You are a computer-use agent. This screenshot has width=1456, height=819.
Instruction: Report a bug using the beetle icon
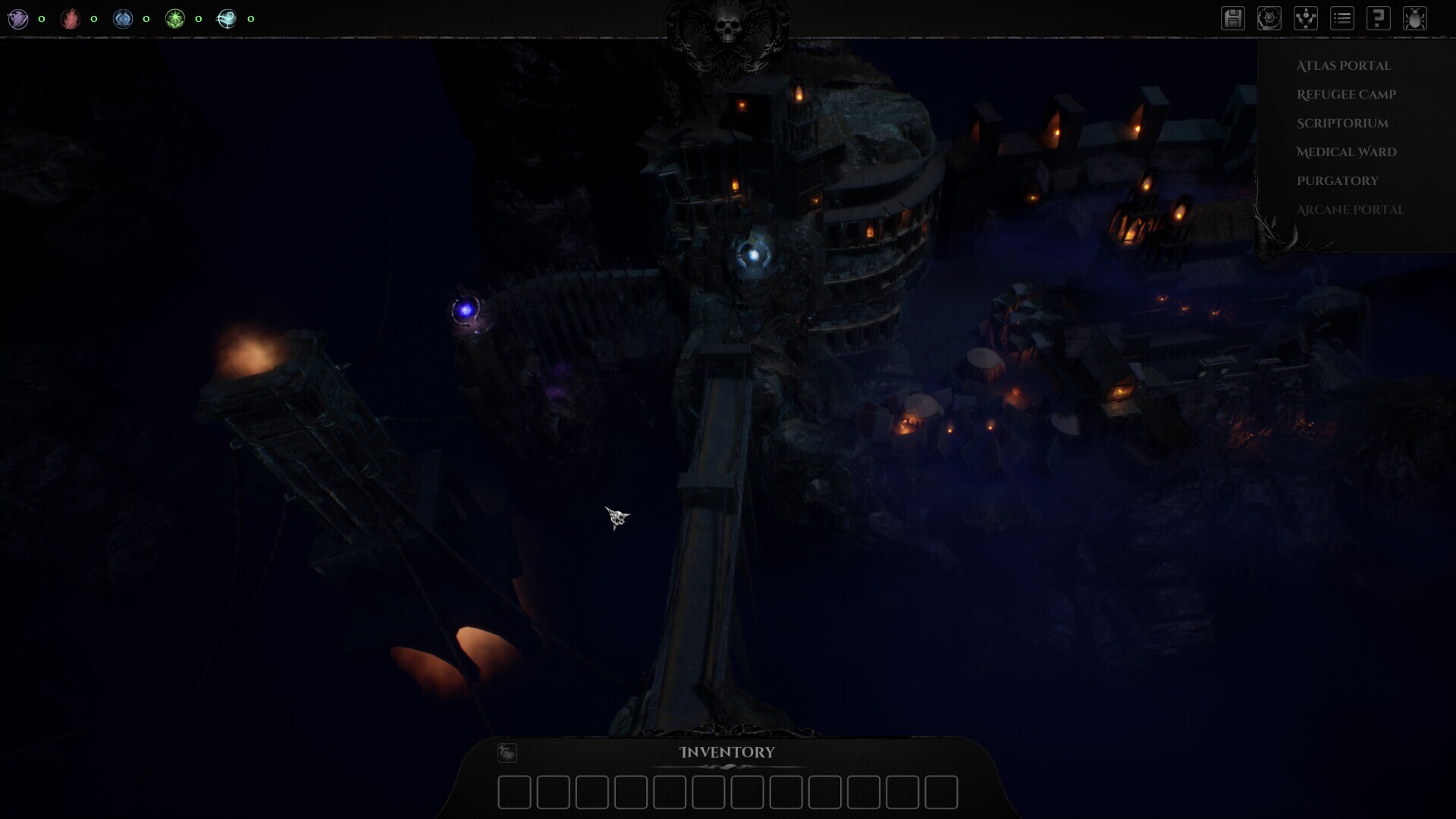(1414, 18)
